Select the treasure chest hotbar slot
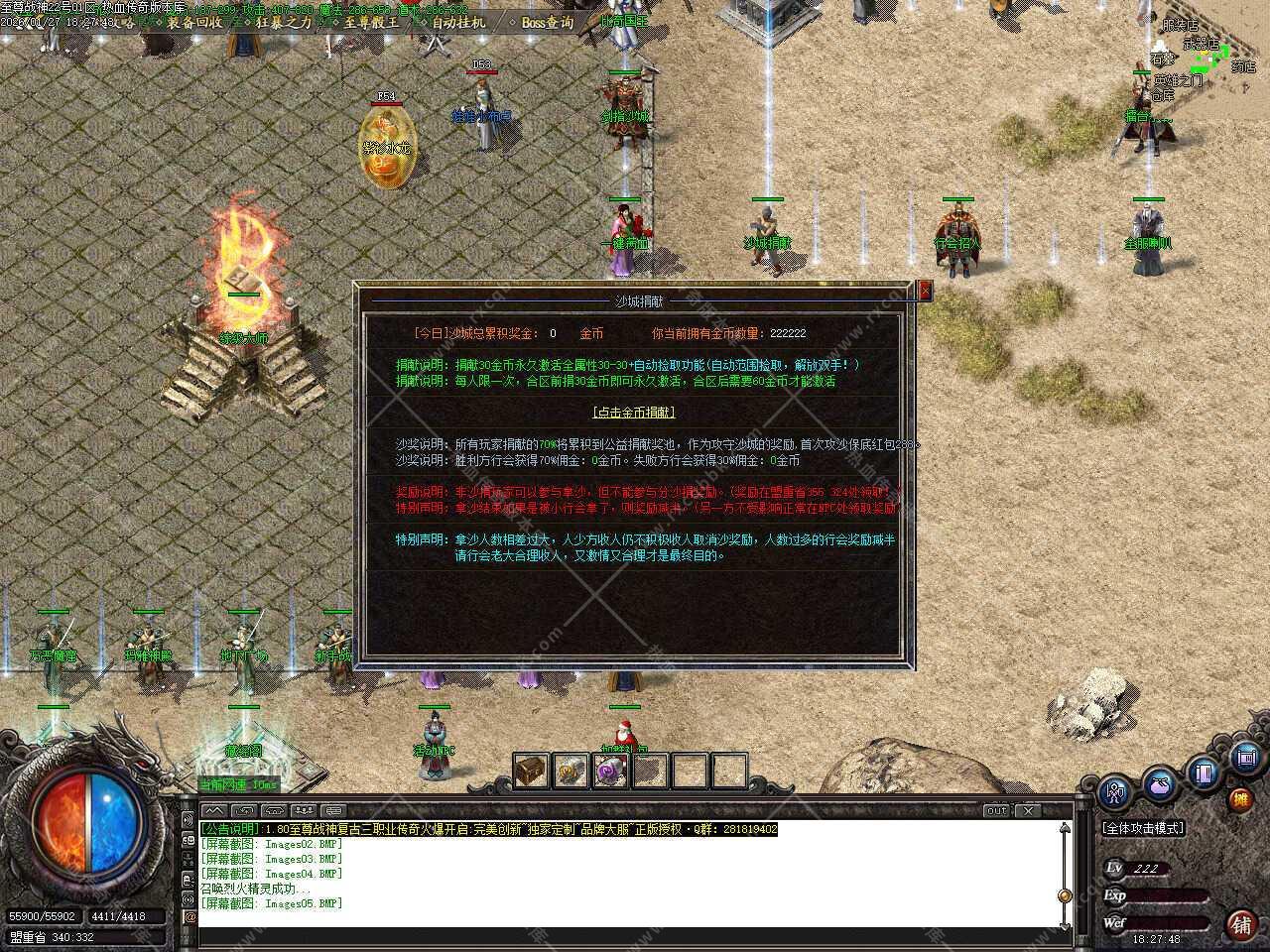1270x952 pixels. coord(531,771)
